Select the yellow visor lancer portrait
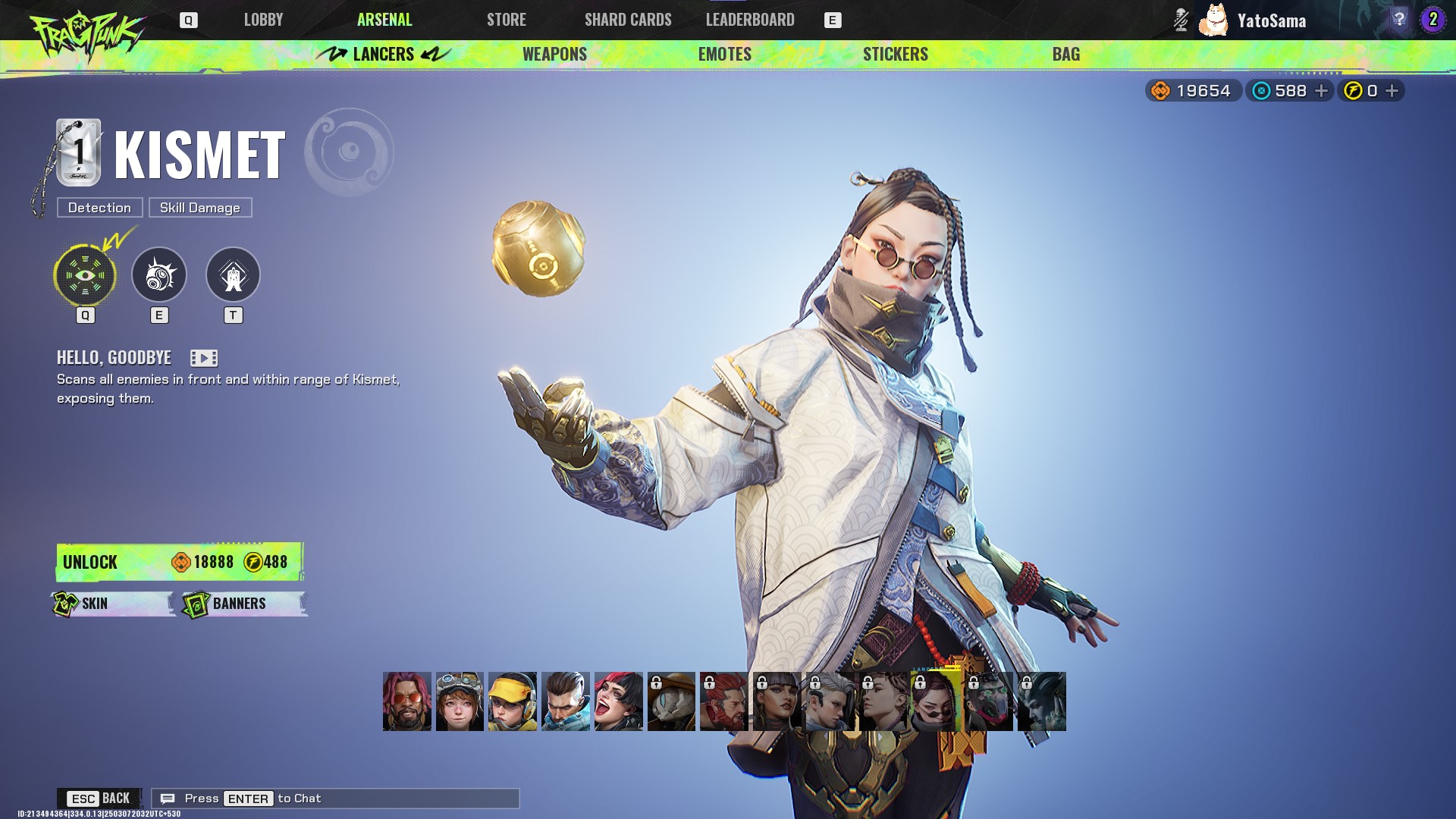The image size is (1456, 819). click(513, 701)
